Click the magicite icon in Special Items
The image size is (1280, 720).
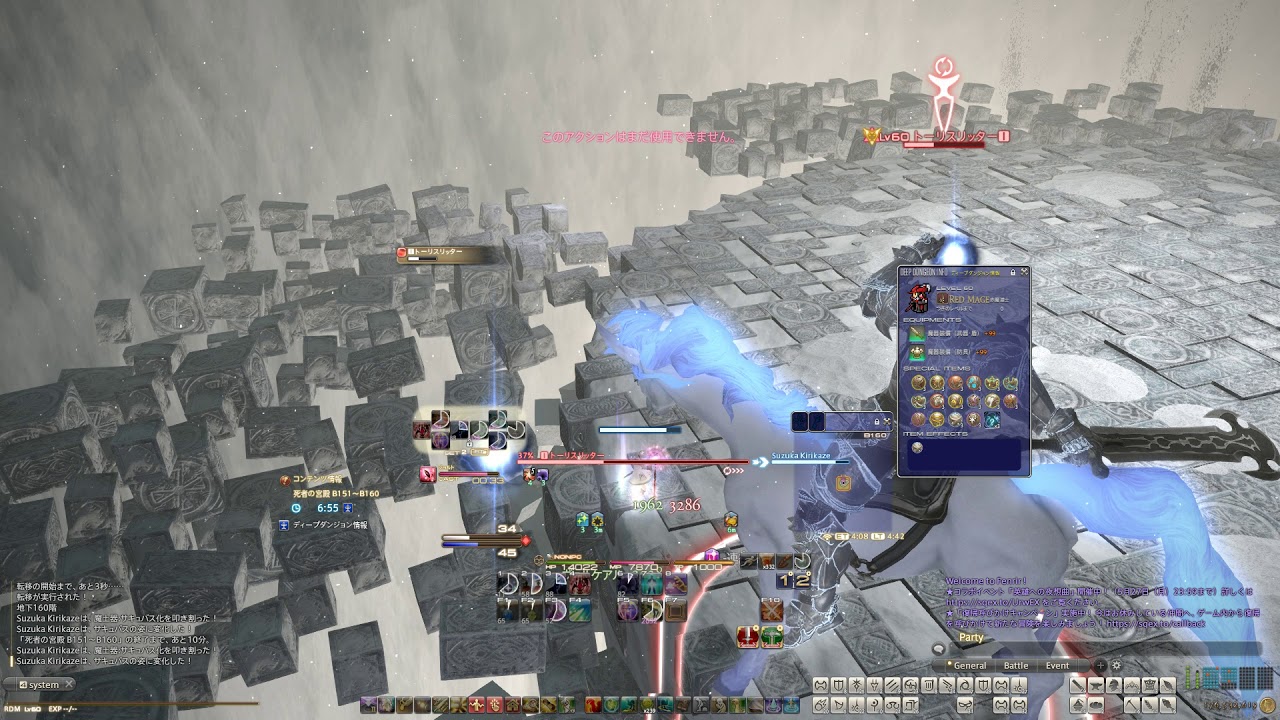click(x=992, y=420)
